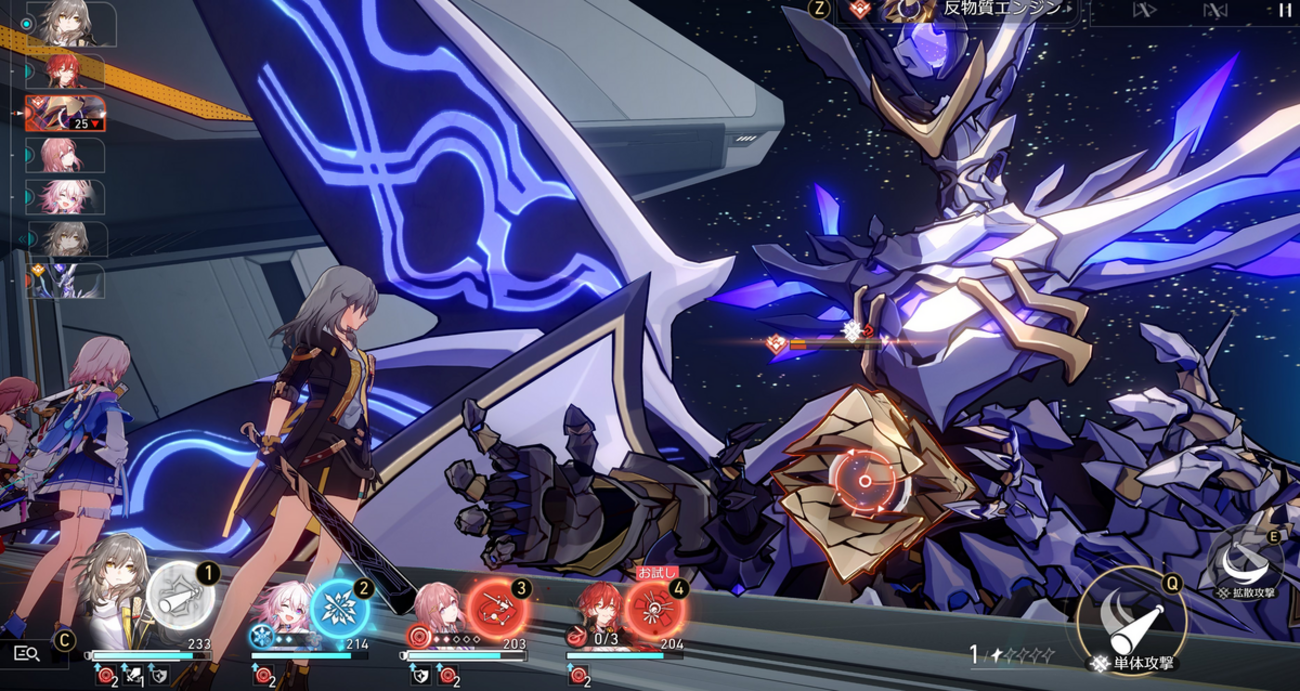Open the battle details magnifier icon
Viewport: 1300px width, 691px height.
coord(27,653)
